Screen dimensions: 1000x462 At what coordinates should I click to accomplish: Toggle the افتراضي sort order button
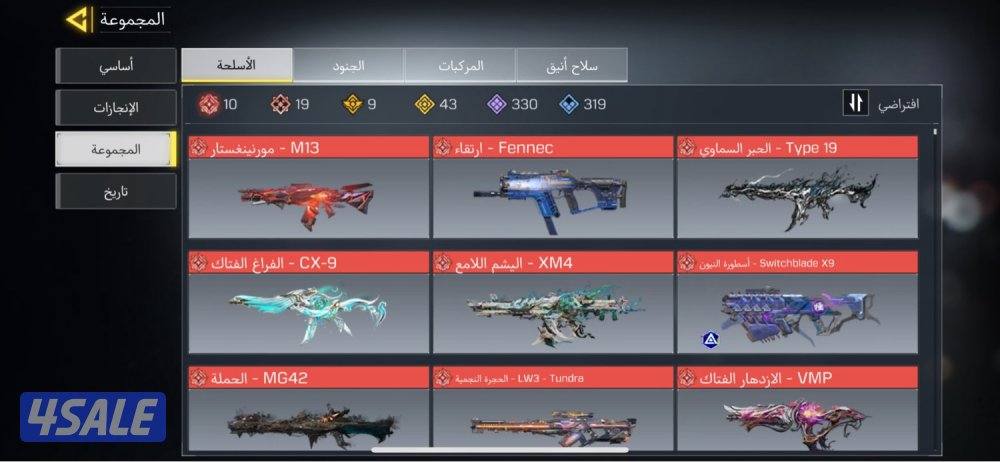(855, 104)
